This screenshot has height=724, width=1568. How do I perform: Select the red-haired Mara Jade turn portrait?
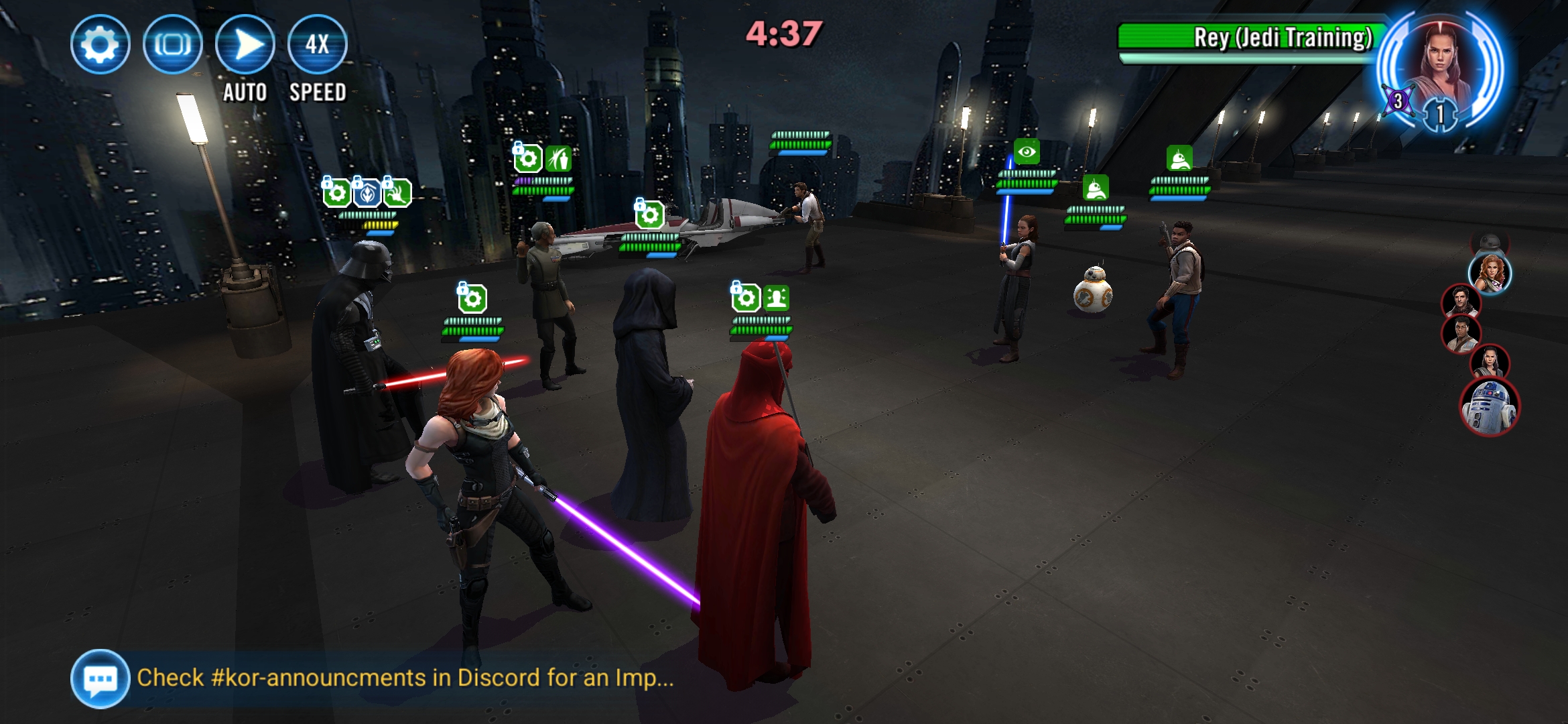coord(1490,273)
